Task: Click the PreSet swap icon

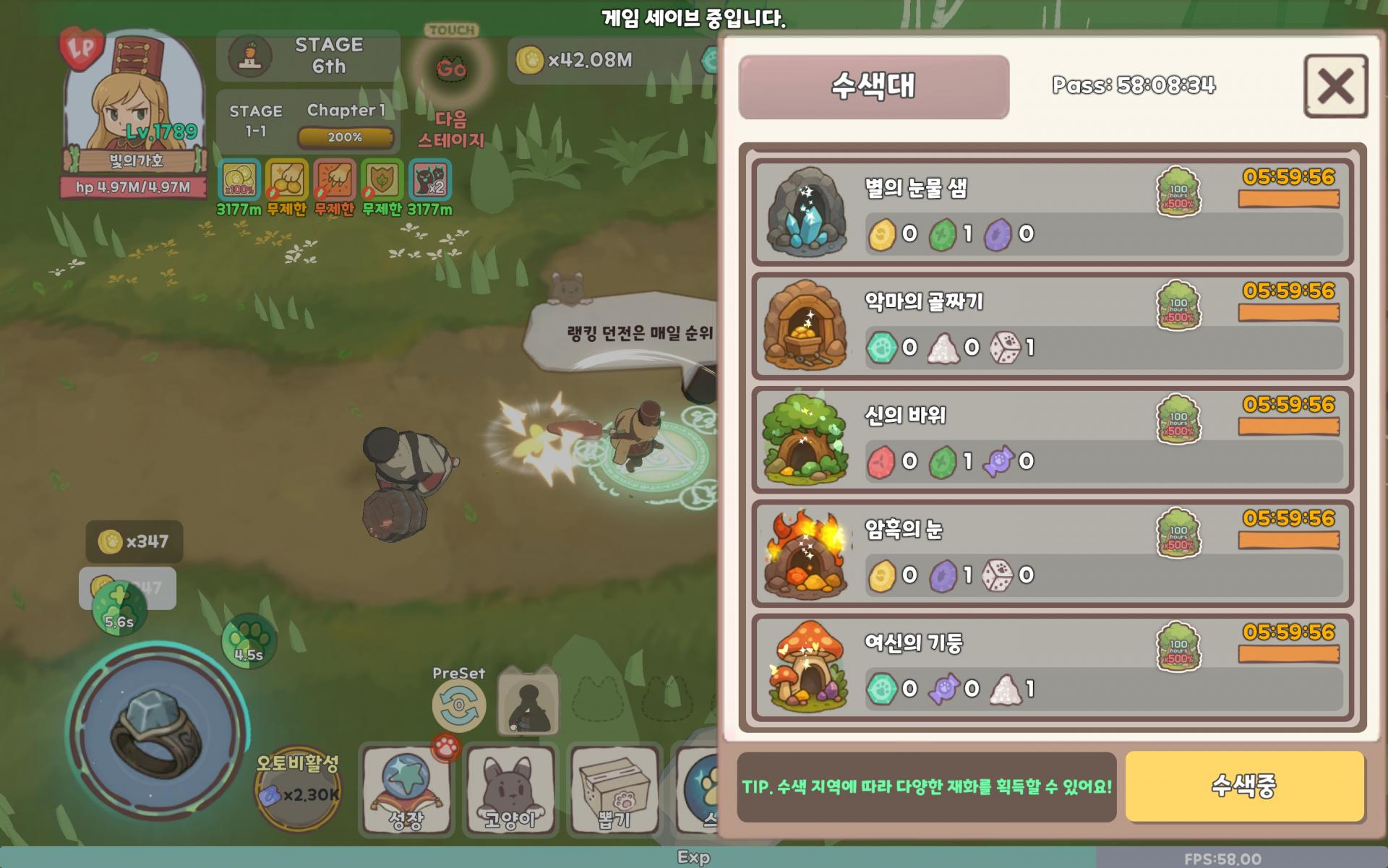Action: [459, 705]
